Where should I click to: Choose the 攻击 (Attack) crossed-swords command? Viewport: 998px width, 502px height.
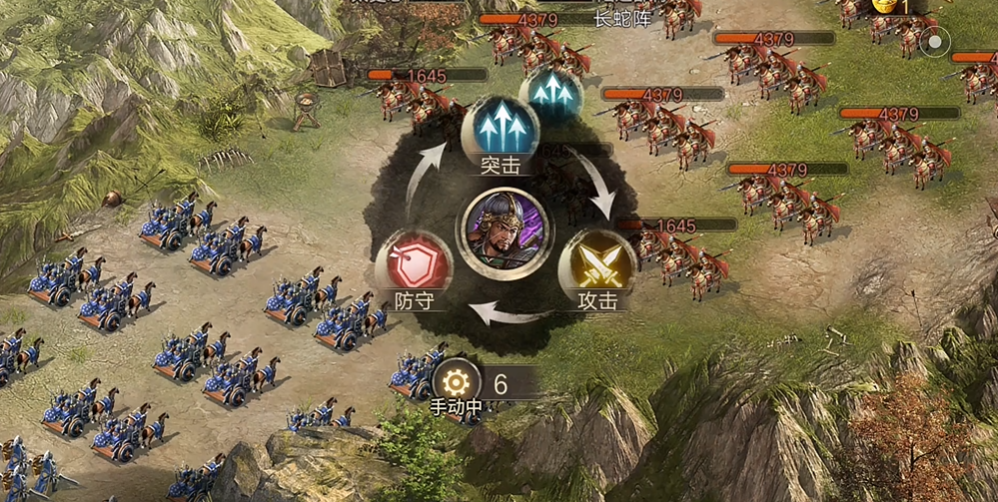[x=597, y=264]
